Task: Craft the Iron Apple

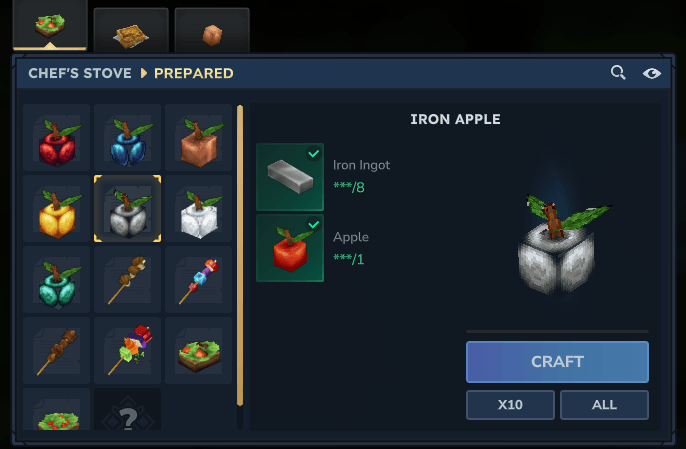Action: pyautogui.click(x=557, y=362)
